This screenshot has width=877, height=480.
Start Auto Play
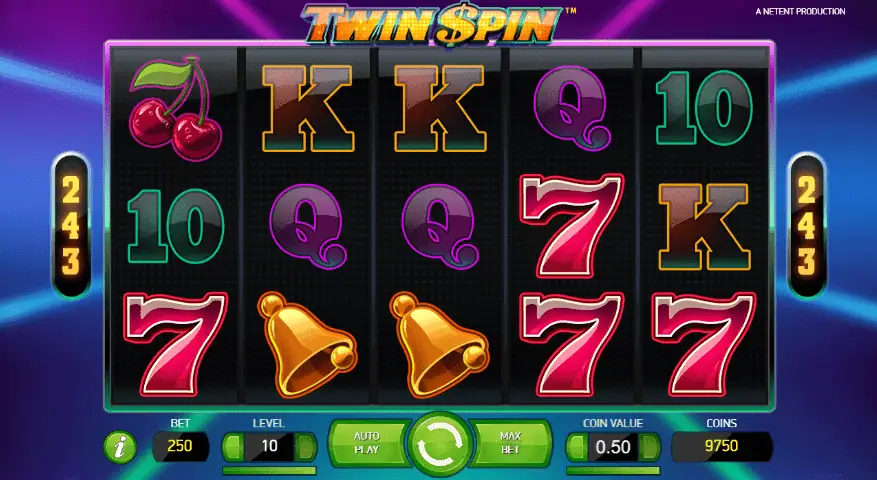click(368, 445)
